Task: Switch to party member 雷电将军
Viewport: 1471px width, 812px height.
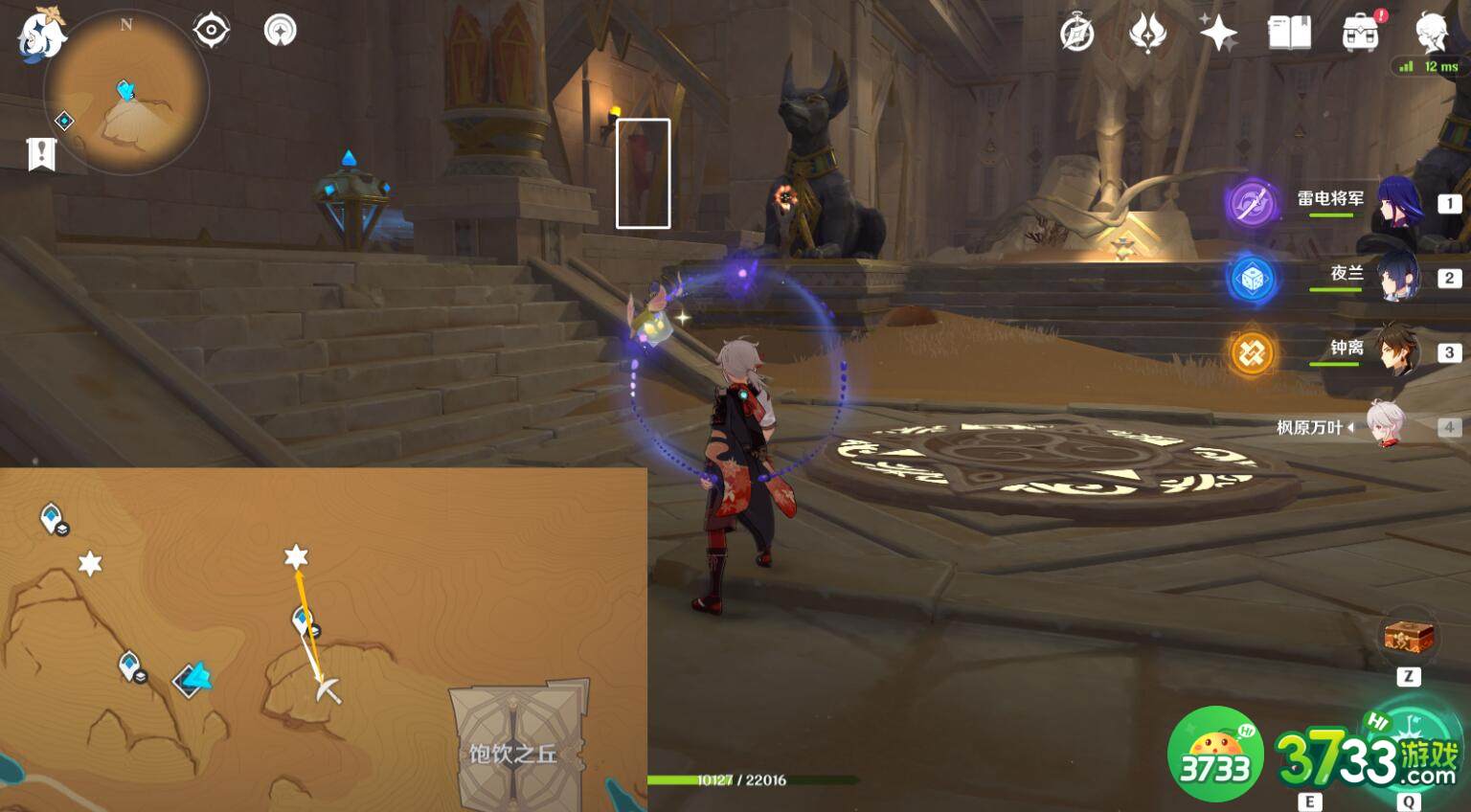Action: 1399,203
